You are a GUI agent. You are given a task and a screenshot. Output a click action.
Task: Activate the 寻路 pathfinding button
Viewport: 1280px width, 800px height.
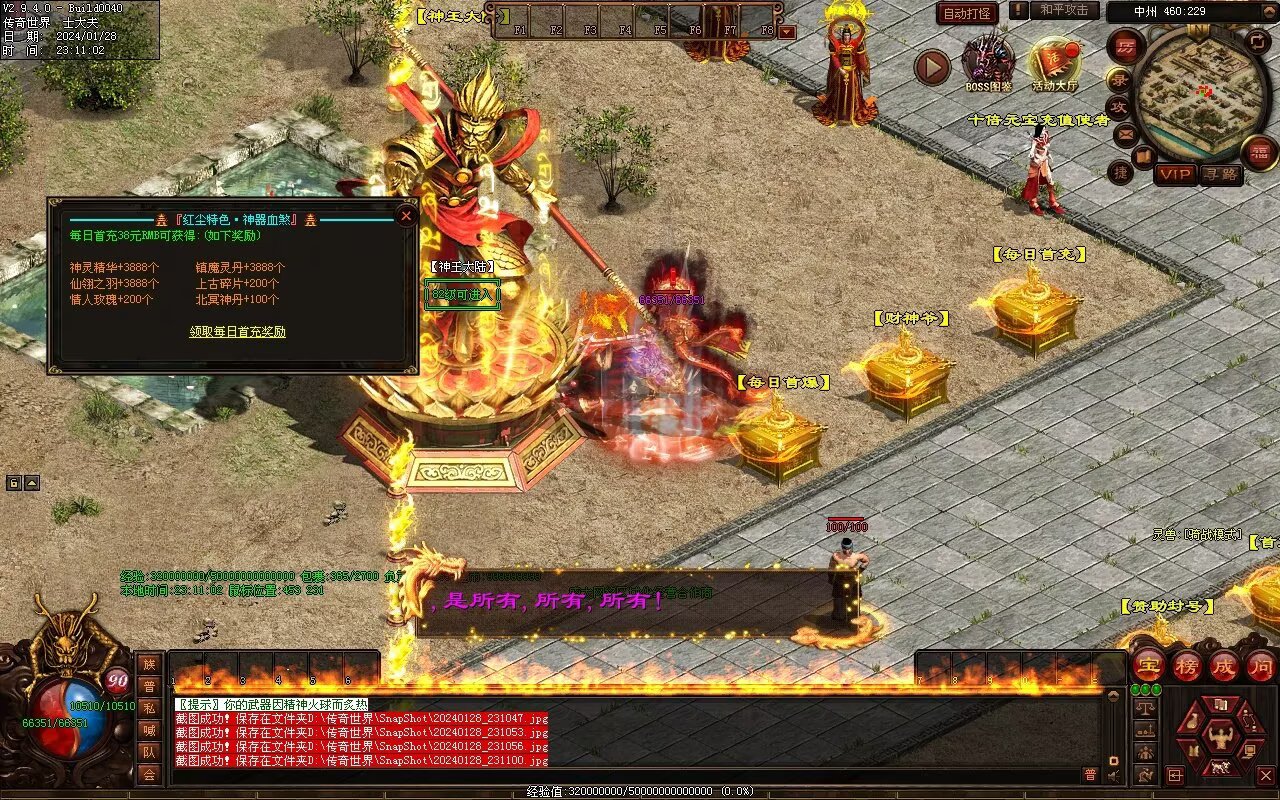tap(1220, 174)
